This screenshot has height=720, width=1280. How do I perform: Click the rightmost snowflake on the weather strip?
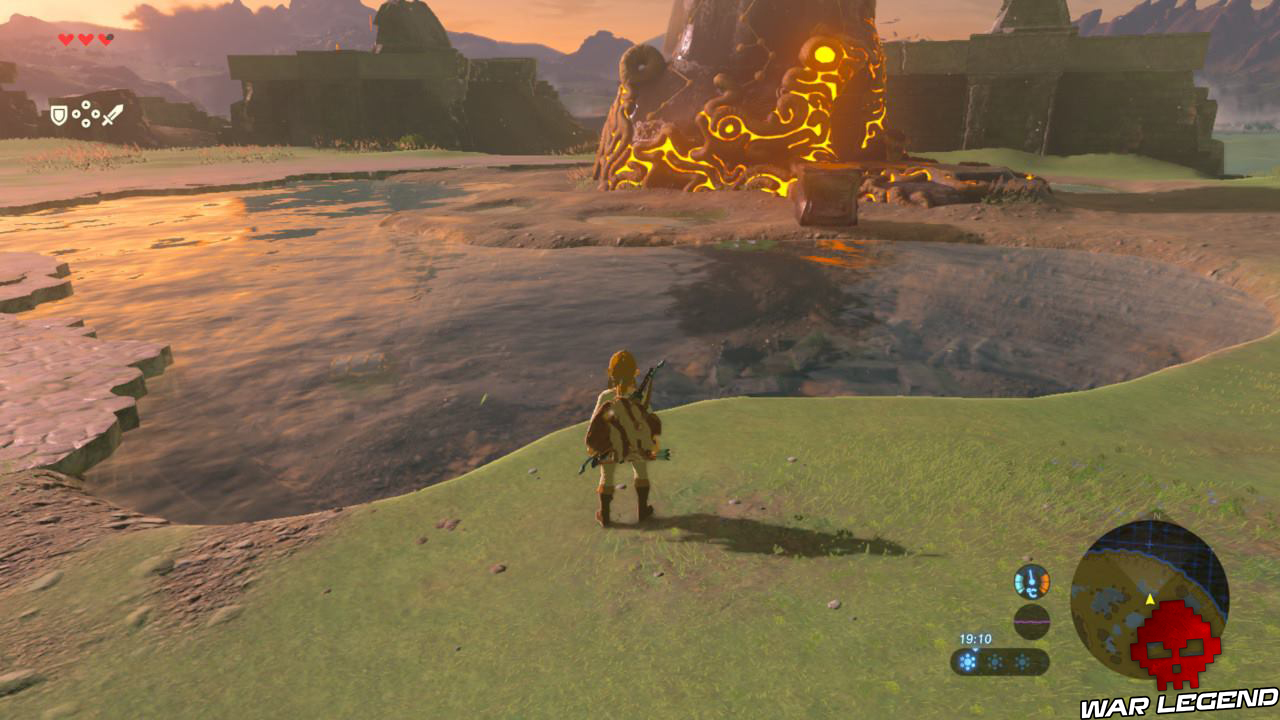[1022, 662]
